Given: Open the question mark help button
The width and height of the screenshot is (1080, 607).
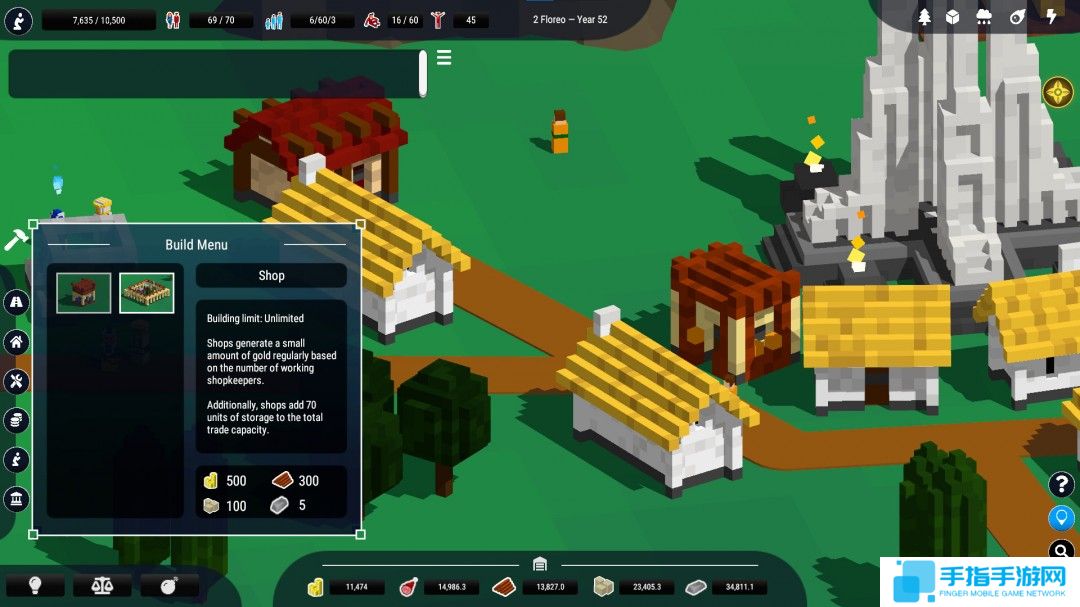Looking at the screenshot, I should [x=1060, y=485].
